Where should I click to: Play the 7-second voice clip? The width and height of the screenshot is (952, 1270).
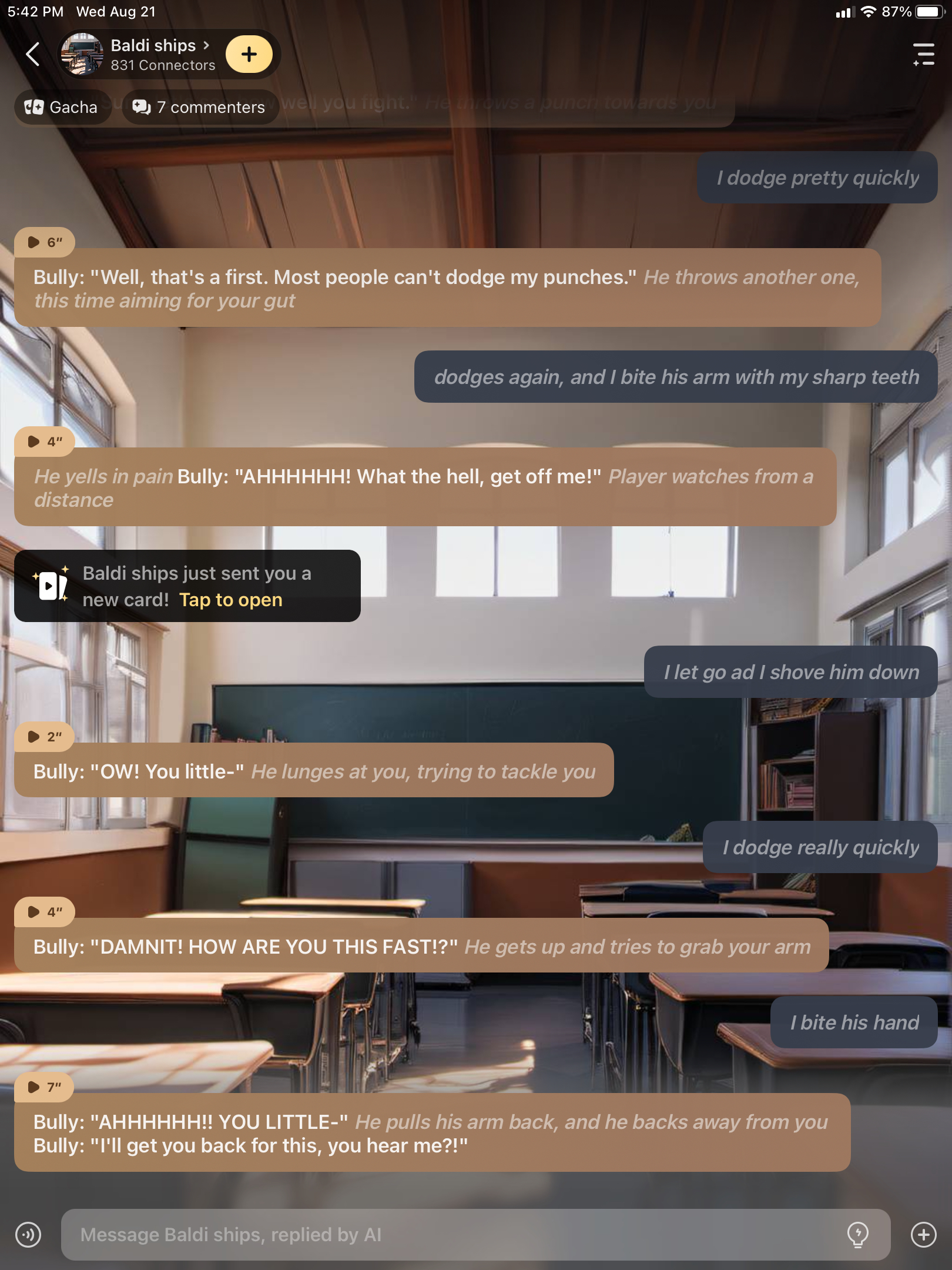click(45, 1087)
